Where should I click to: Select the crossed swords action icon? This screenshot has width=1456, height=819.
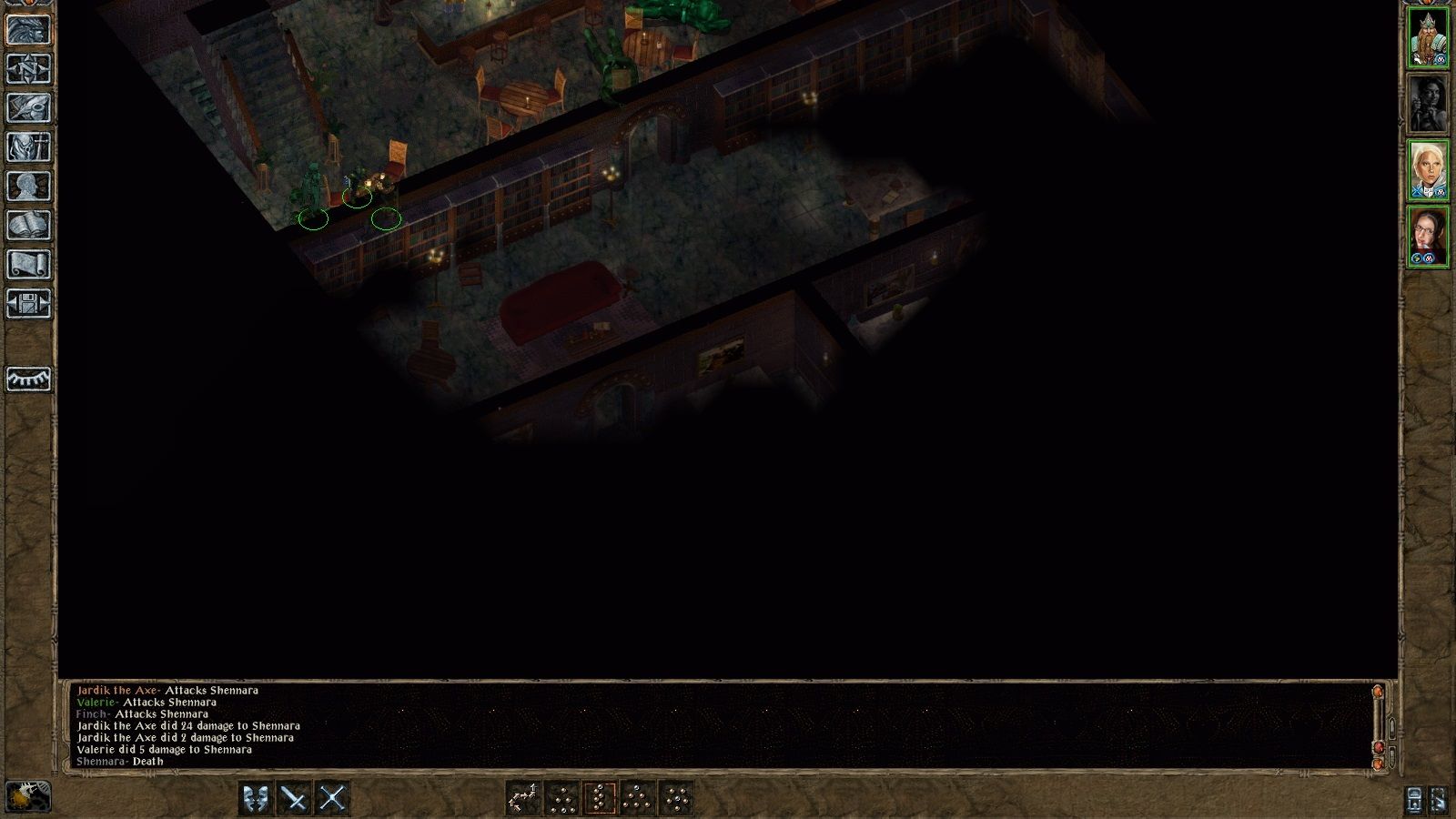(331, 797)
